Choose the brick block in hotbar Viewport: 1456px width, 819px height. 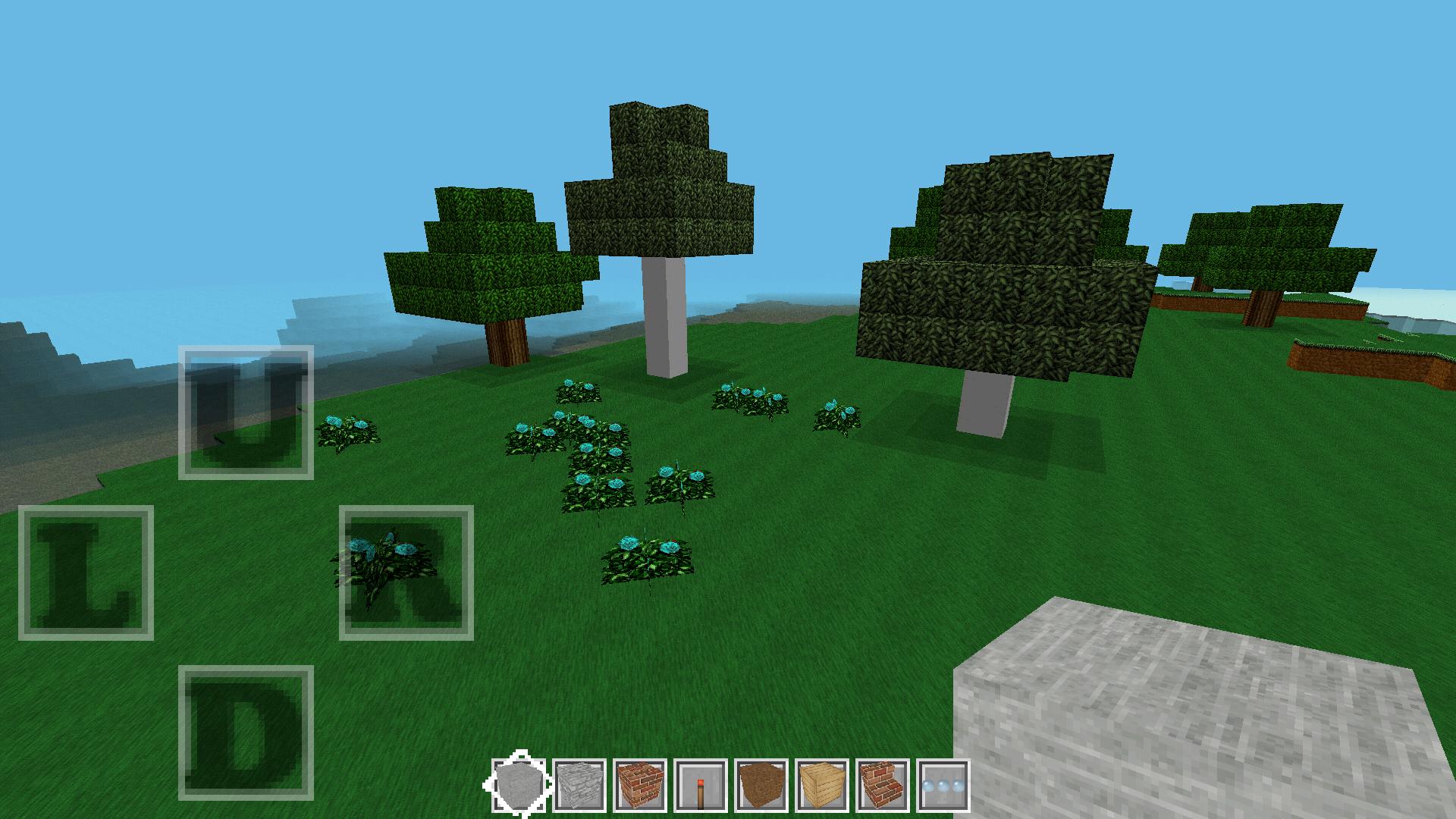click(639, 786)
